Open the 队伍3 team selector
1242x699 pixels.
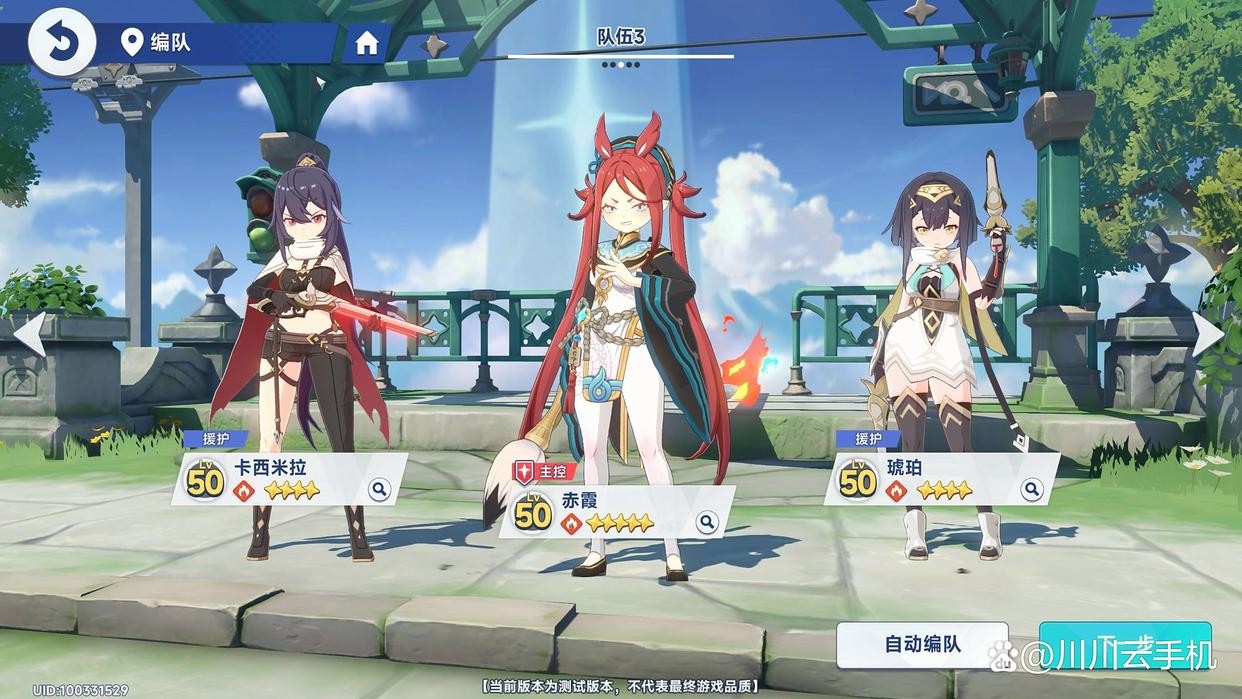[621, 39]
